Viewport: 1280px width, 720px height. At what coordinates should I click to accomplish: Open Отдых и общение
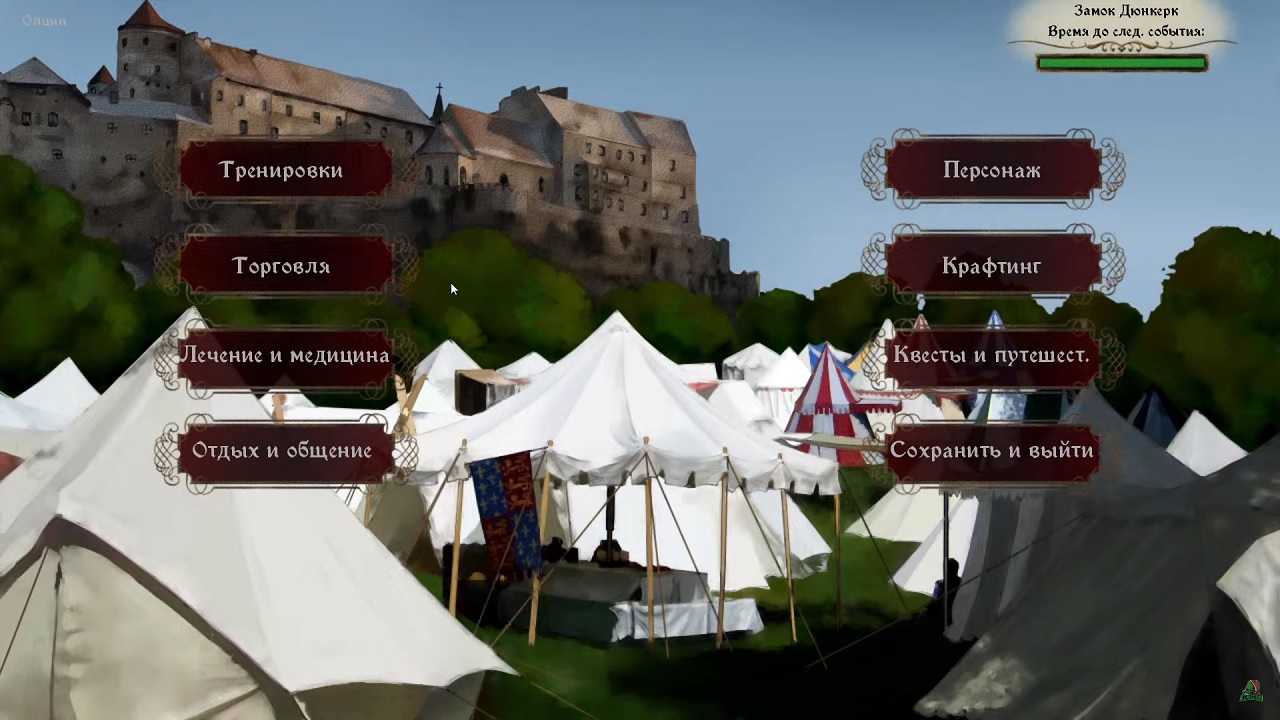pyautogui.click(x=284, y=450)
